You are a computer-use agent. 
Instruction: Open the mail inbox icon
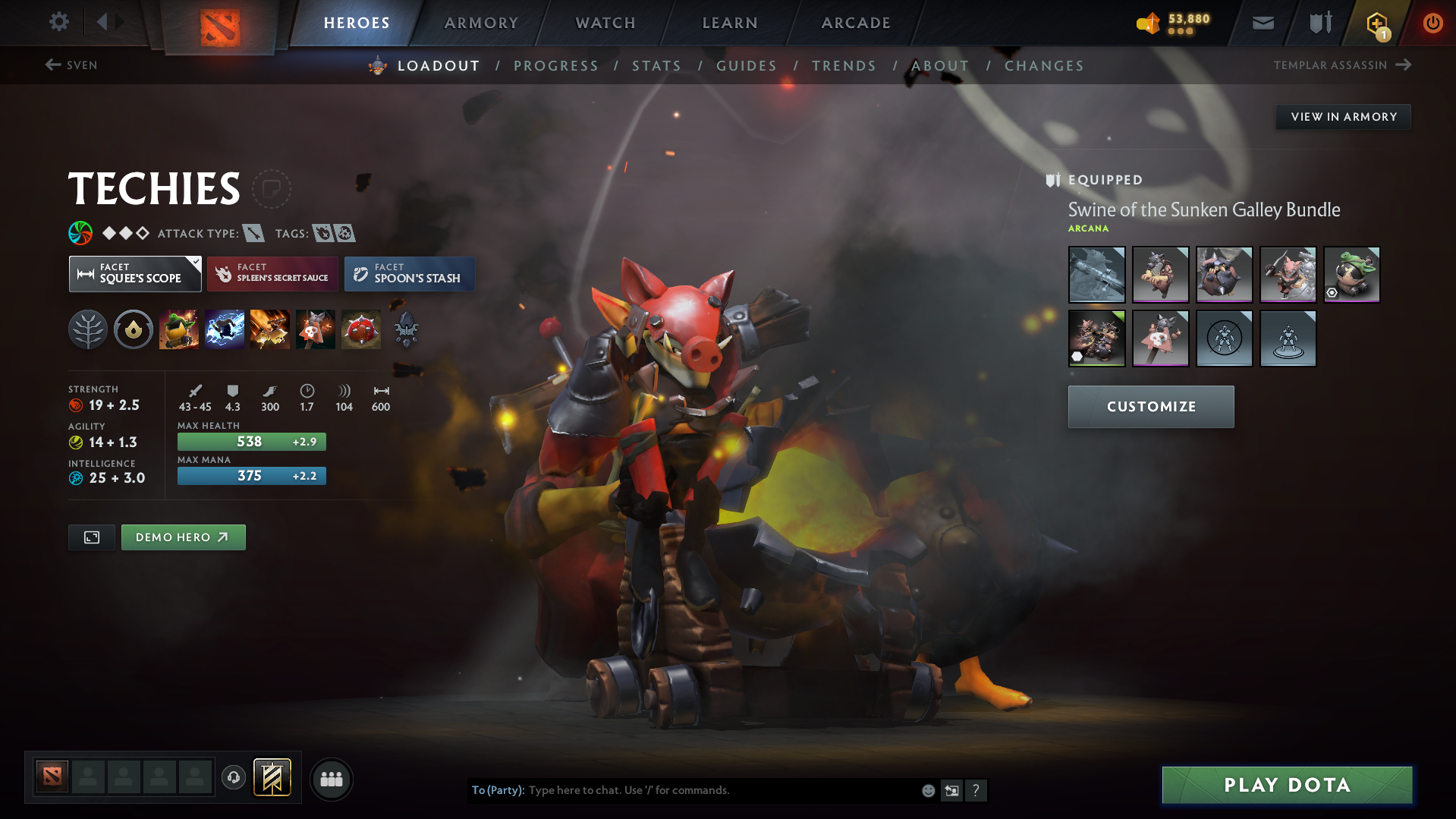pos(1262,23)
